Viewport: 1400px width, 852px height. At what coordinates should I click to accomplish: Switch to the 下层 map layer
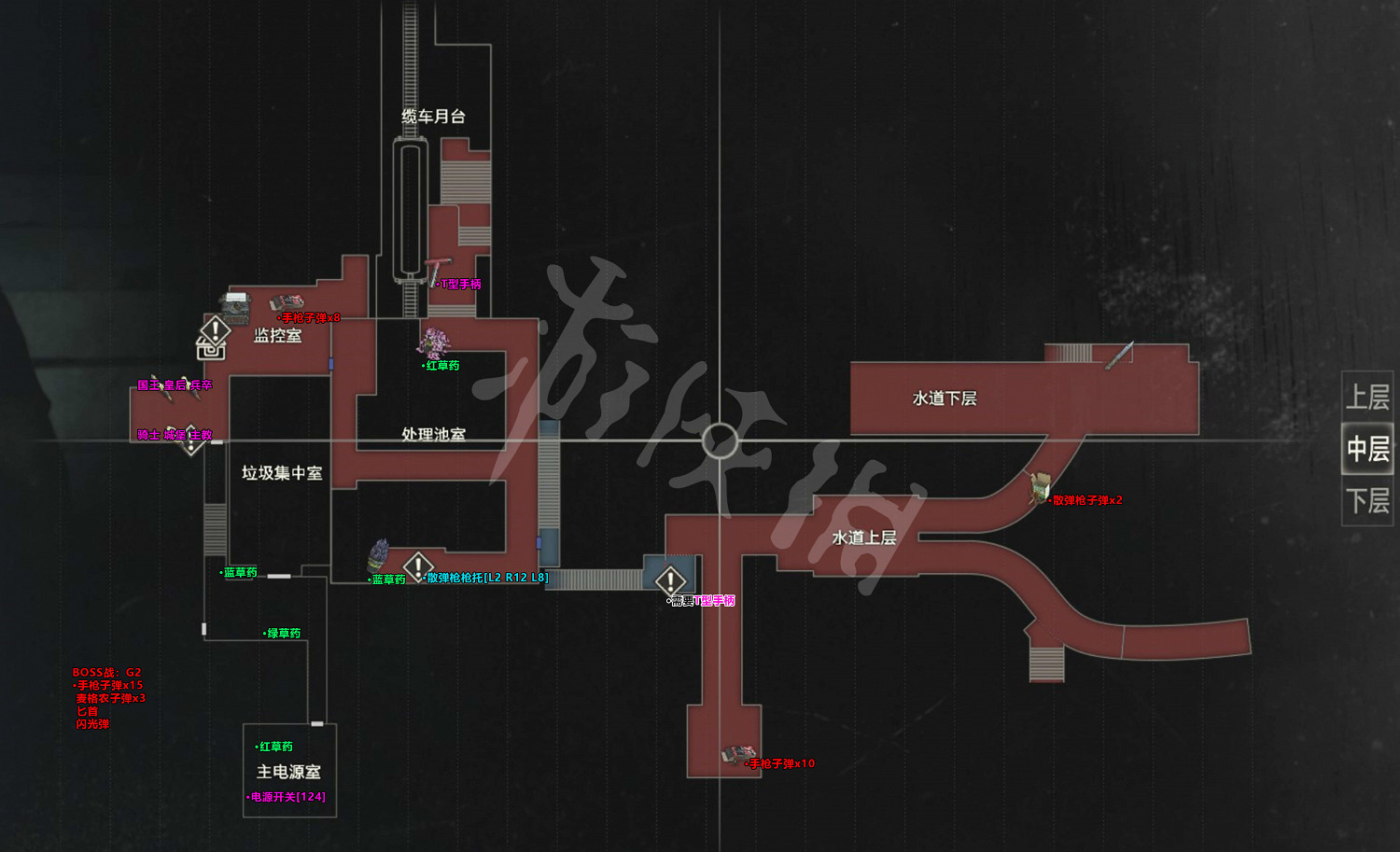coord(1366,501)
